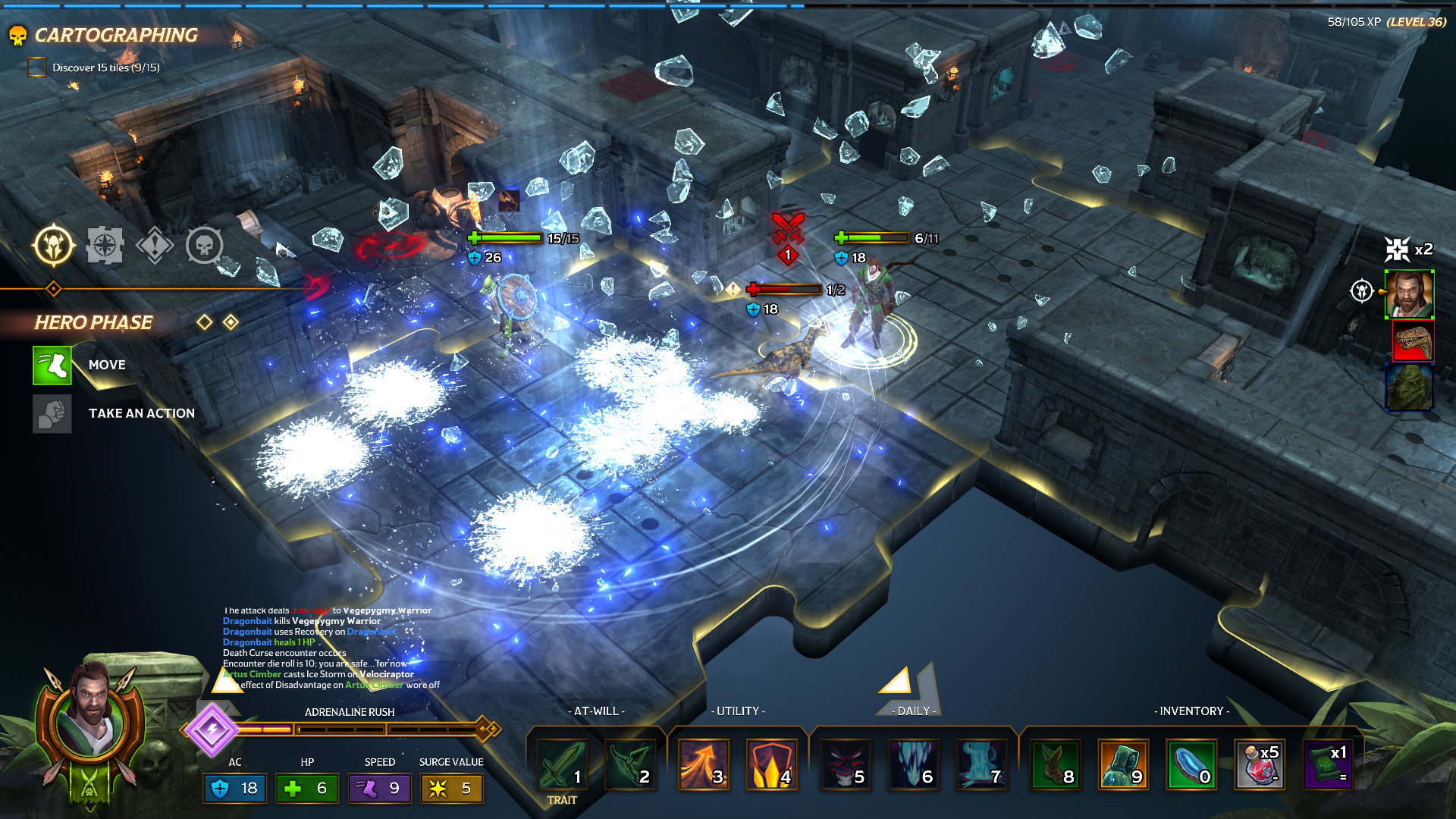This screenshot has height=819, width=1456.
Task: Drink the red healing potion
Action: pos(1259,764)
